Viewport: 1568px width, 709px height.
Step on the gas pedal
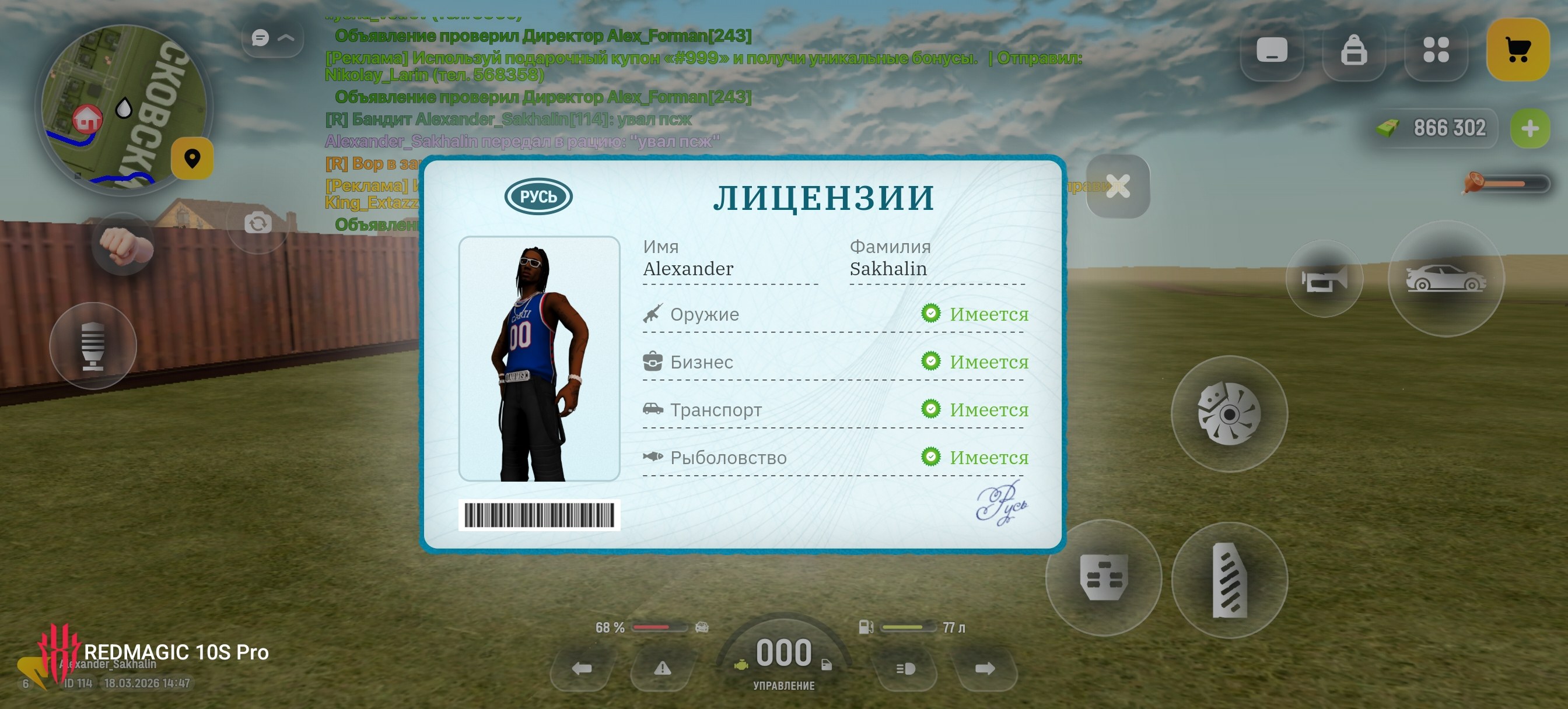tap(1229, 580)
